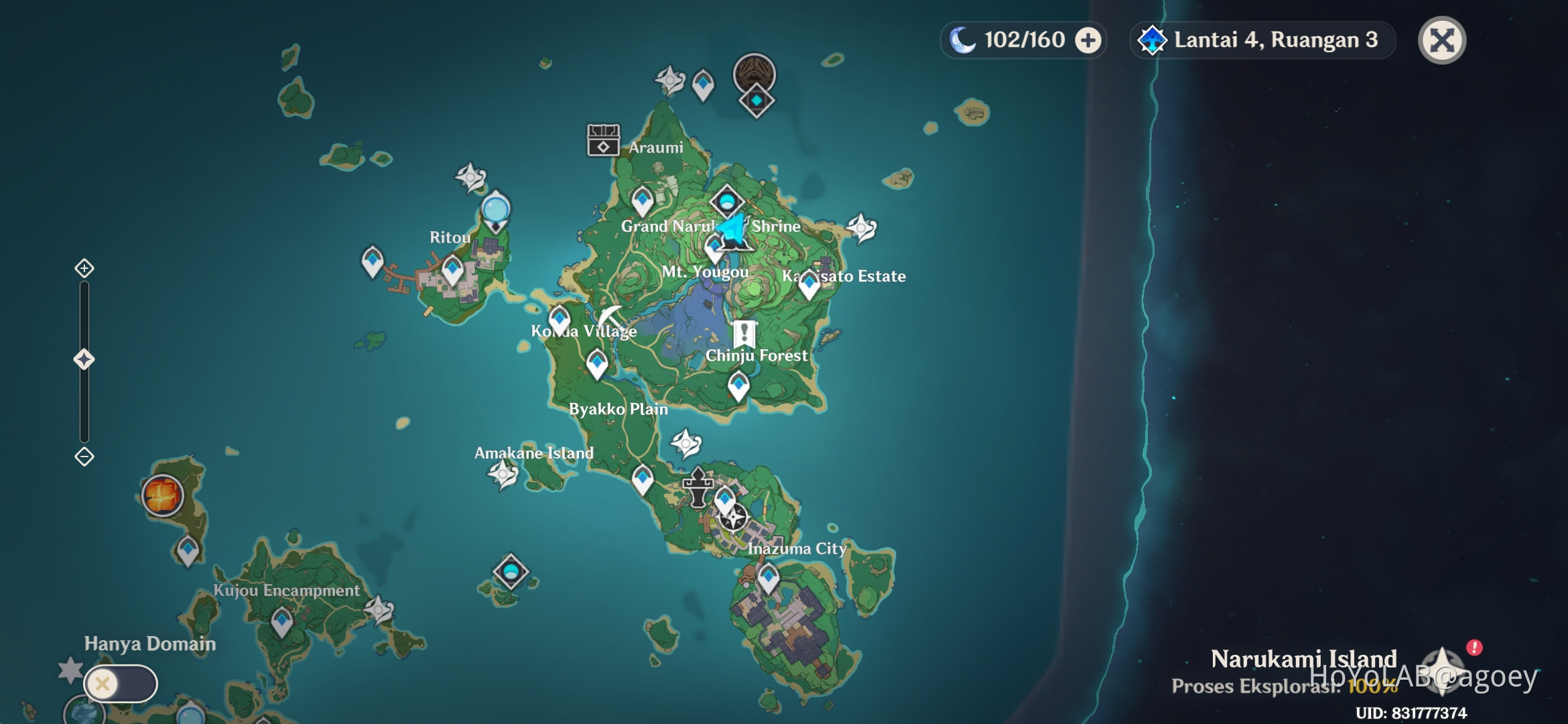Select the blue bubble marker above Ritou
The width and height of the screenshot is (1568, 724).
click(x=496, y=210)
